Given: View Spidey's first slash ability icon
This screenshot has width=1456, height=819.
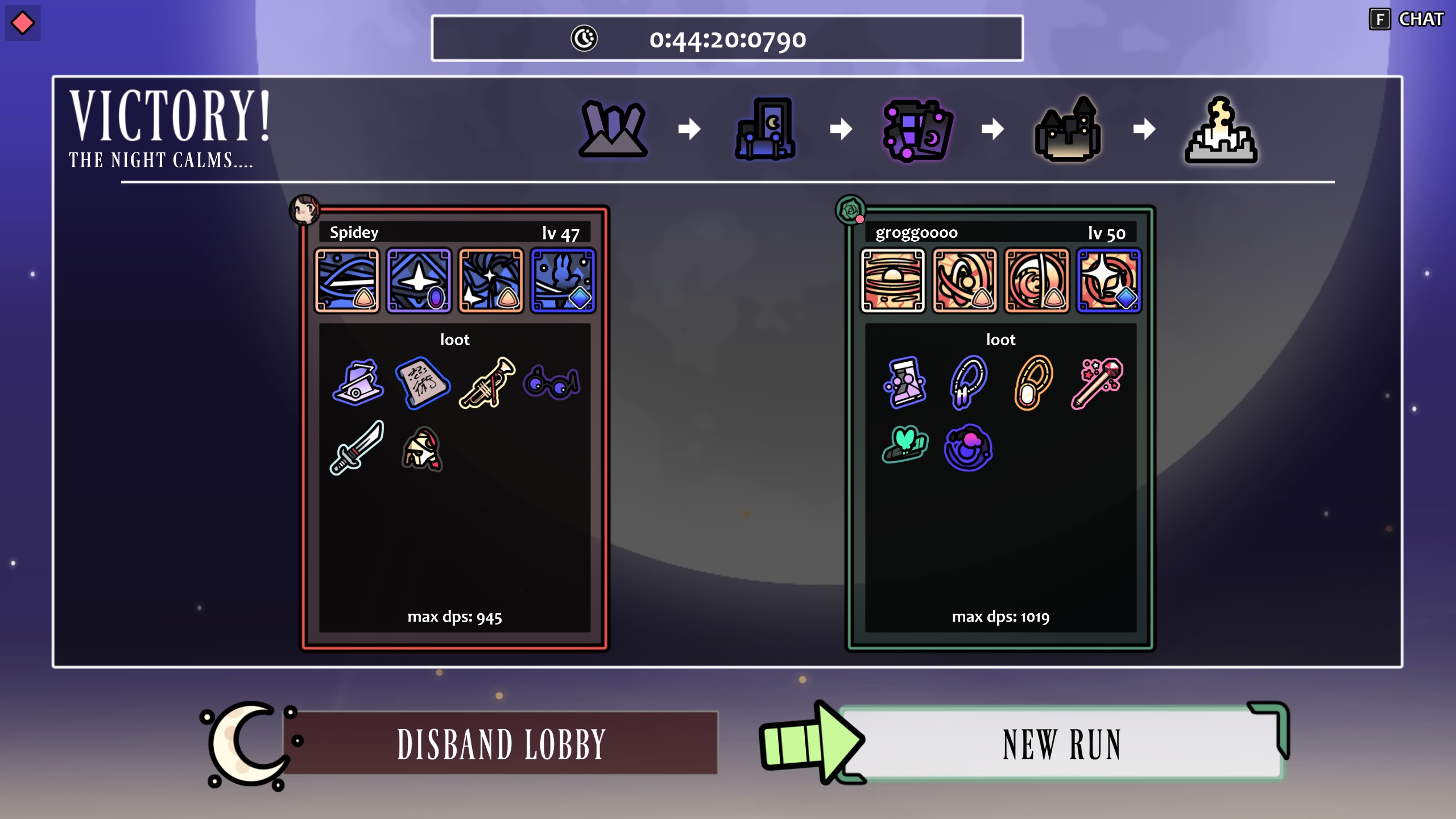Looking at the screenshot, I should pos(347,280).
